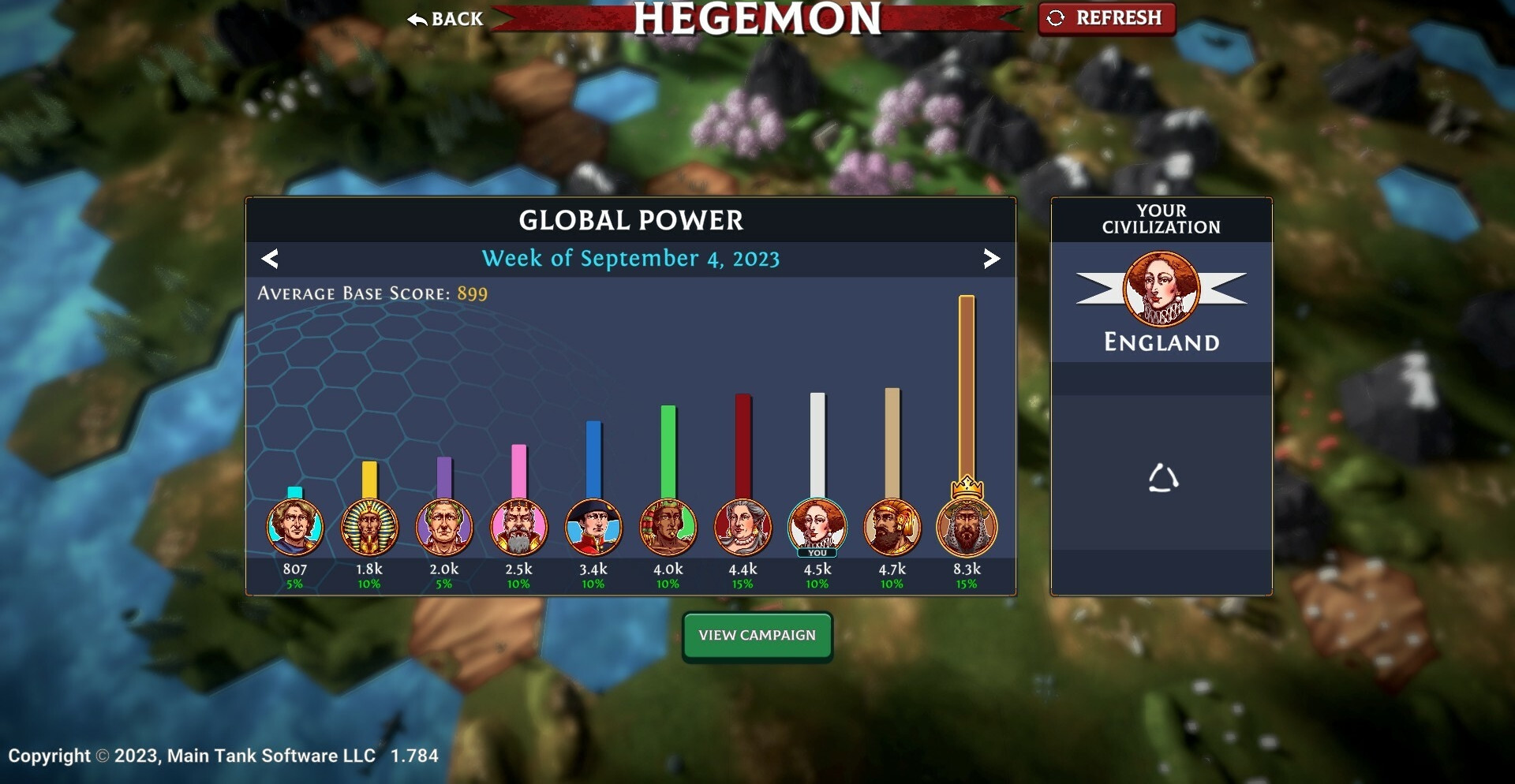Open the View Campaign button
1515x784 pixels.
click(x=757, y=636)
